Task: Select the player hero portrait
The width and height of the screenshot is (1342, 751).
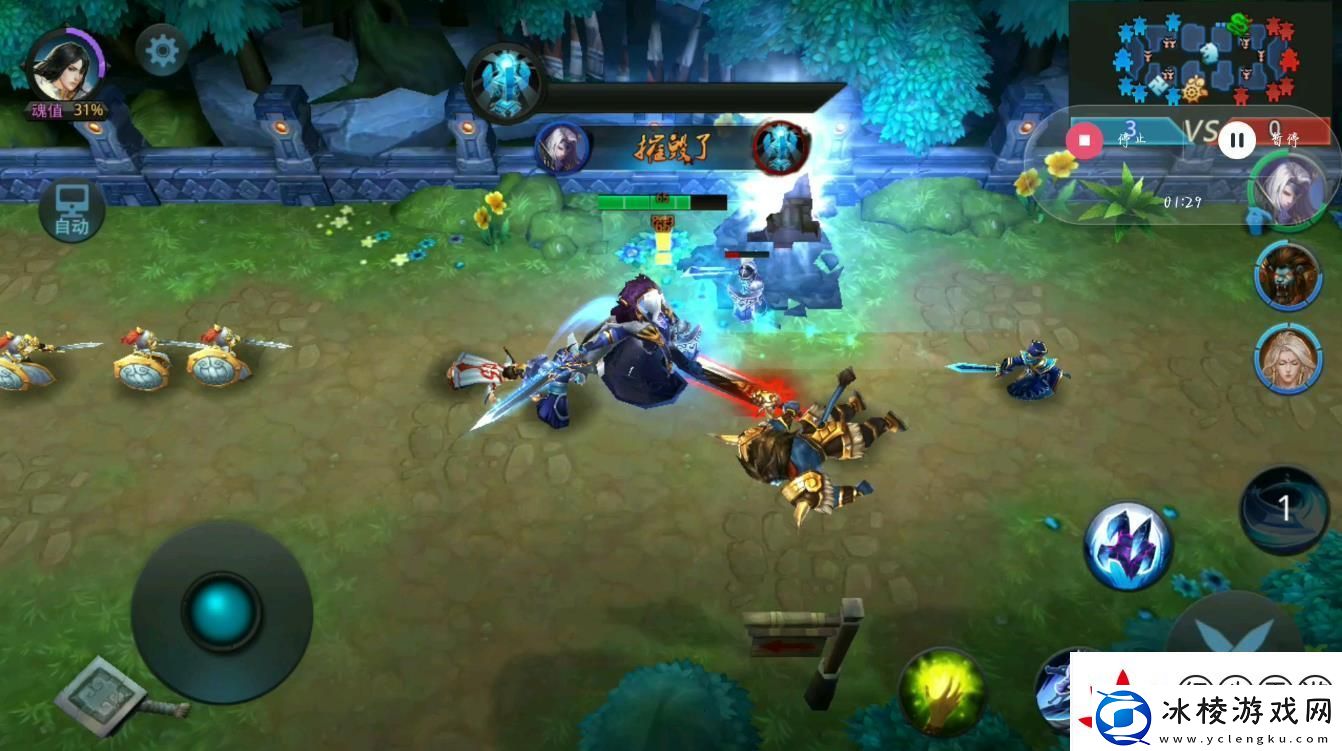Action: pos(62,66)
